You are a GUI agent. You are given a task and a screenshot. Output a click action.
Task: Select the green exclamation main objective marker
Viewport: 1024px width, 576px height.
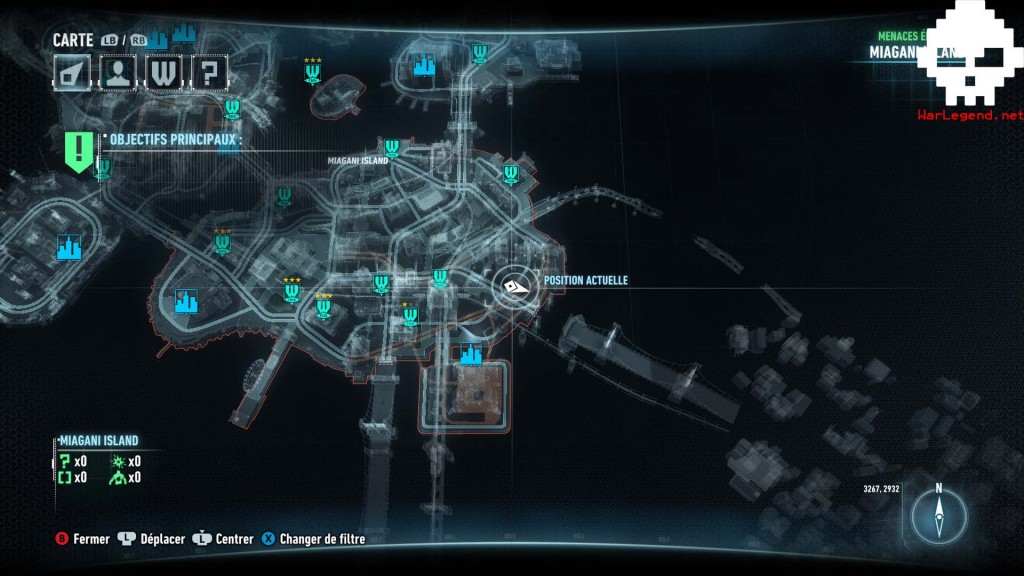tap(79, 150)
